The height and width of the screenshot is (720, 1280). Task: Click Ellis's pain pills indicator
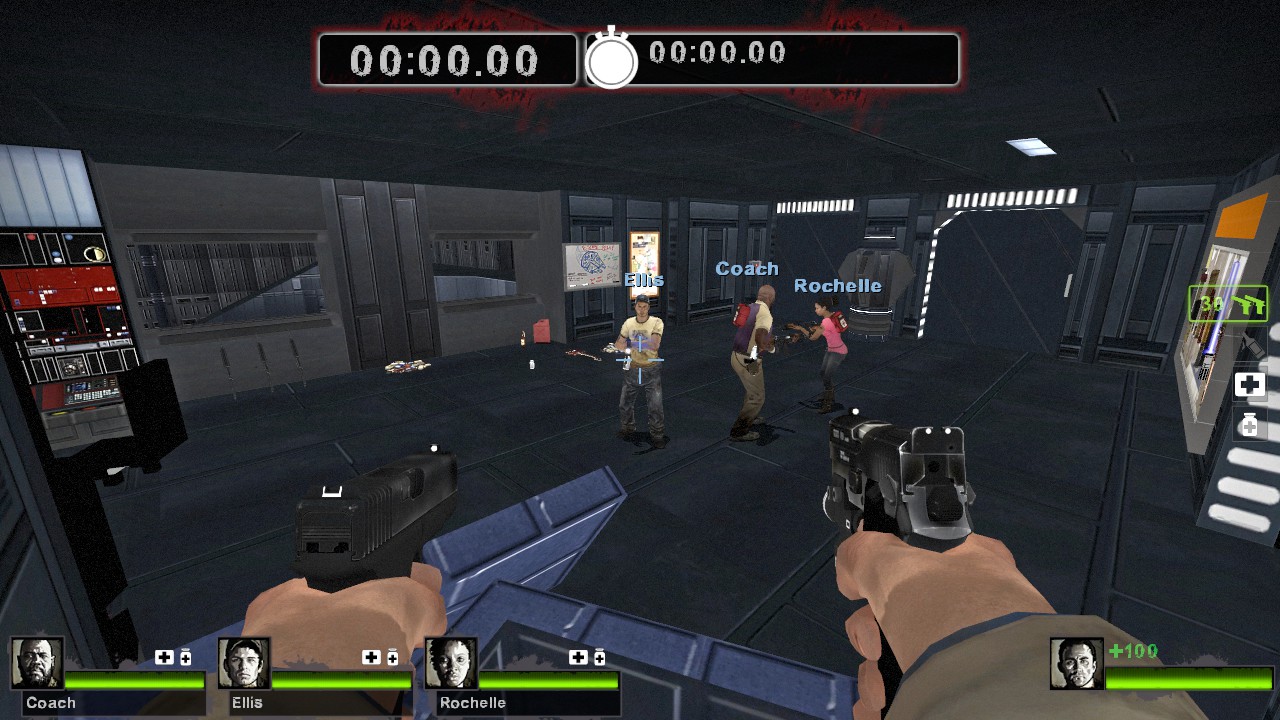coord(392,657)
